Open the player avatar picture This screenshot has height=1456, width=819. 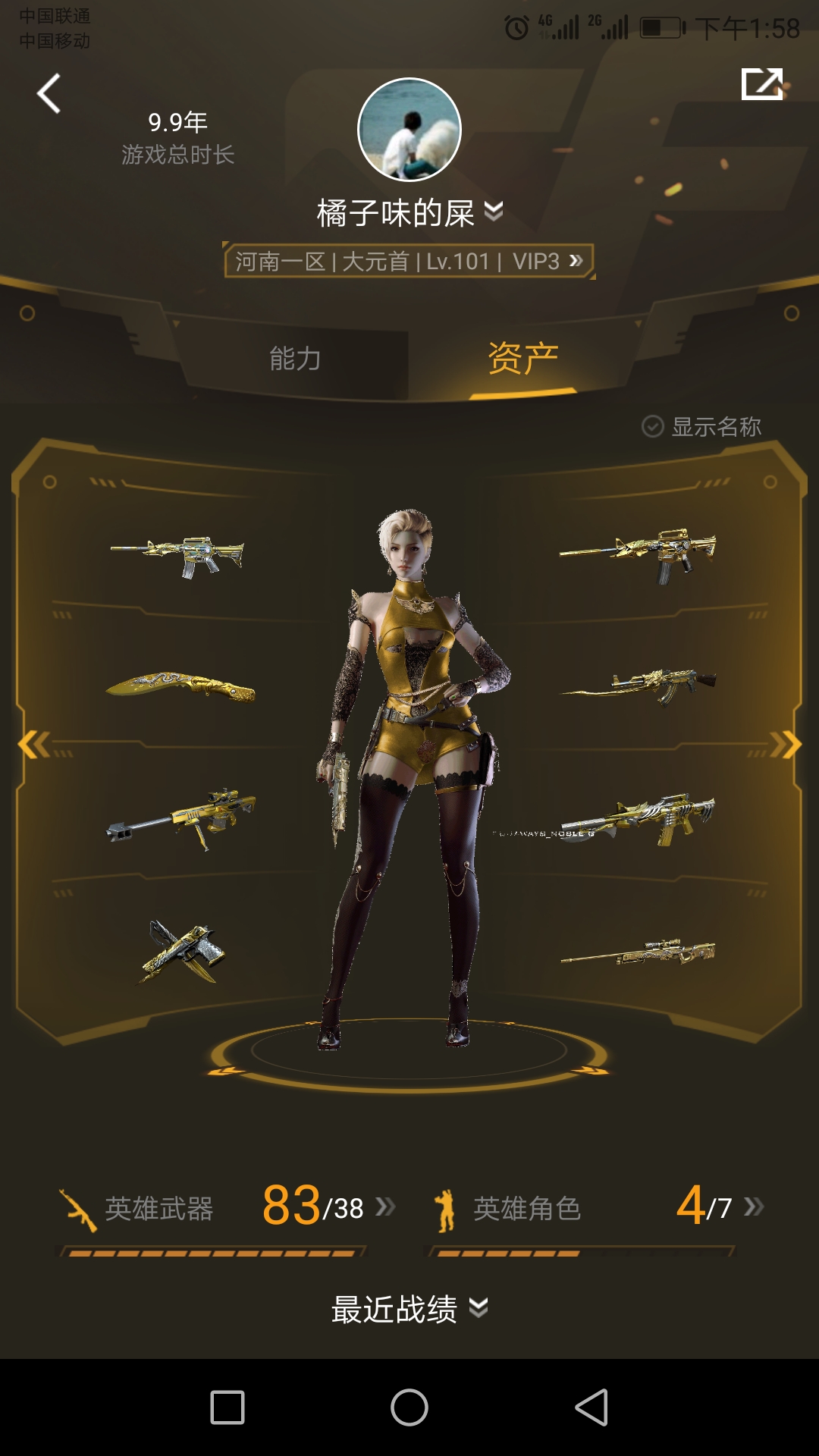[409, 130]
